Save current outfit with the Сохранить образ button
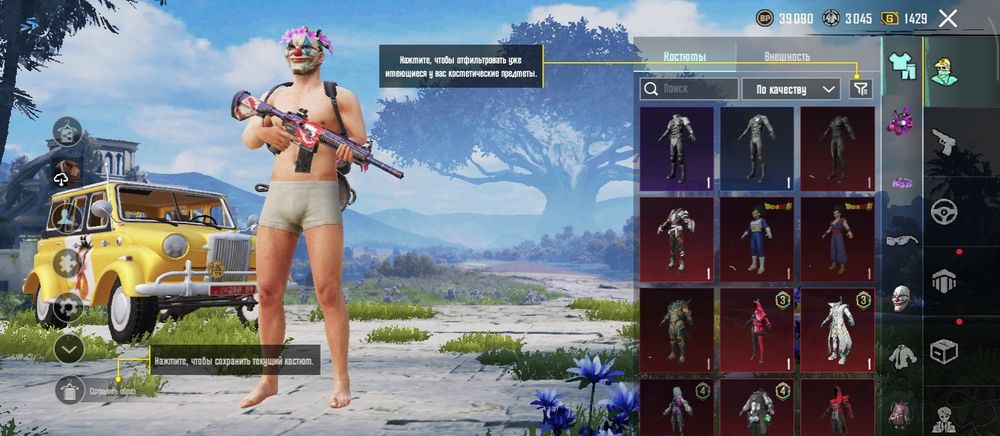The image size is (1000, 436). pos(70,390)
